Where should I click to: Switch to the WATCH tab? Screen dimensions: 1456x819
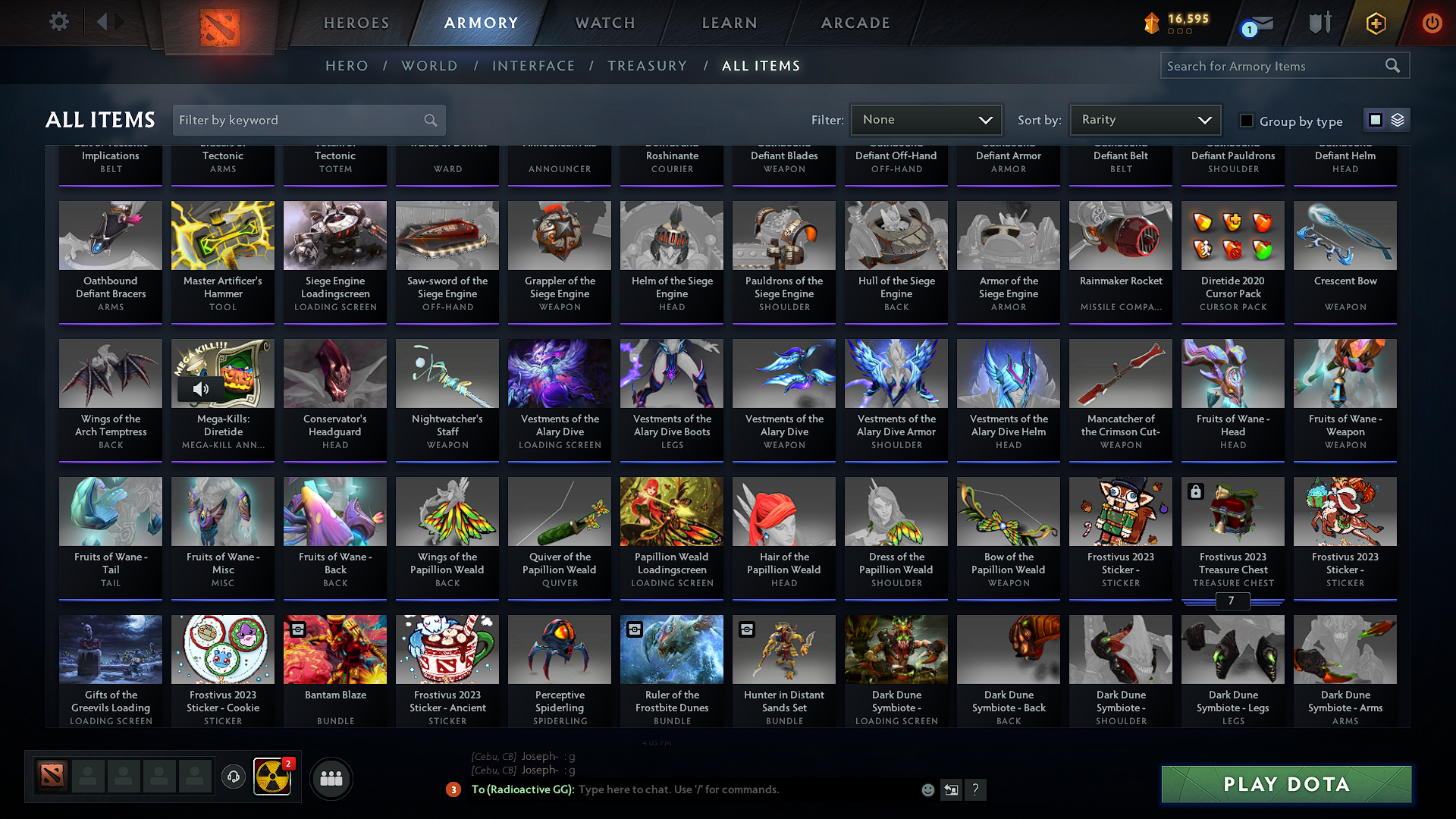[x=603, y=23]
